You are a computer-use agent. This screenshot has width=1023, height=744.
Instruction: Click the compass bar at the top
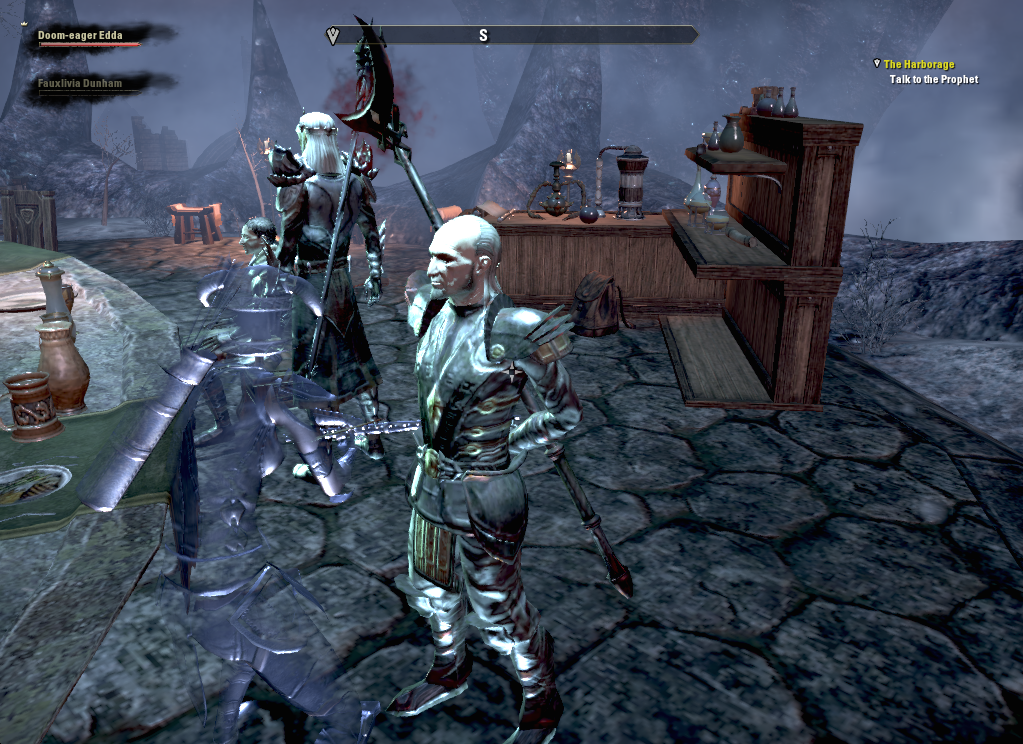click(511, 35)
